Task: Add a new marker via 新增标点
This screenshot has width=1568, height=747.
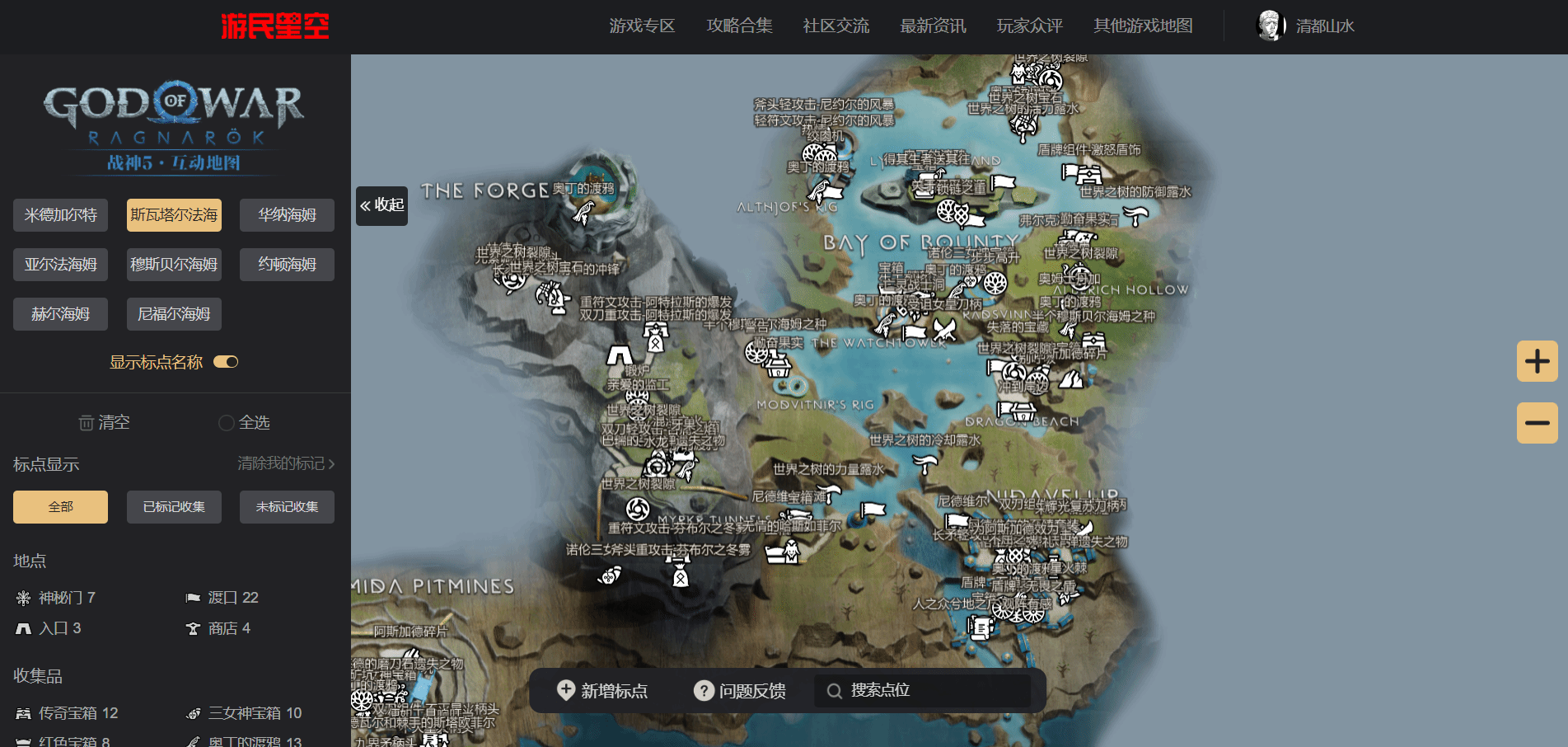Action: 602,691
